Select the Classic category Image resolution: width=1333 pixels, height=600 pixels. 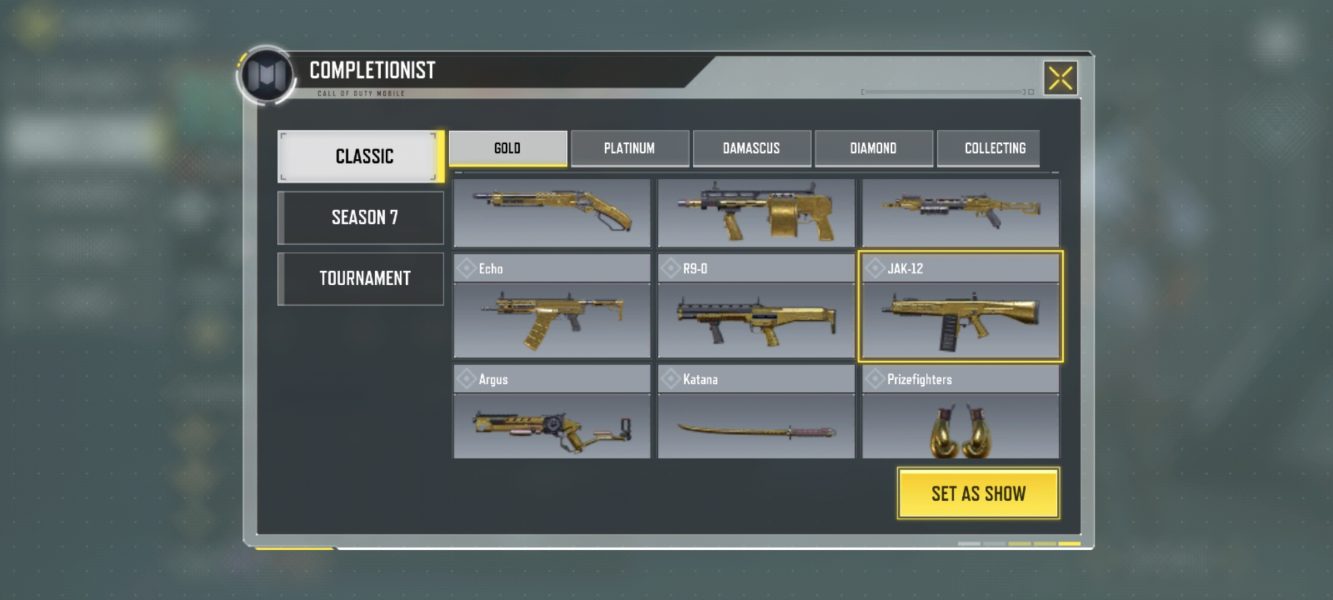[x=361, y=156]
